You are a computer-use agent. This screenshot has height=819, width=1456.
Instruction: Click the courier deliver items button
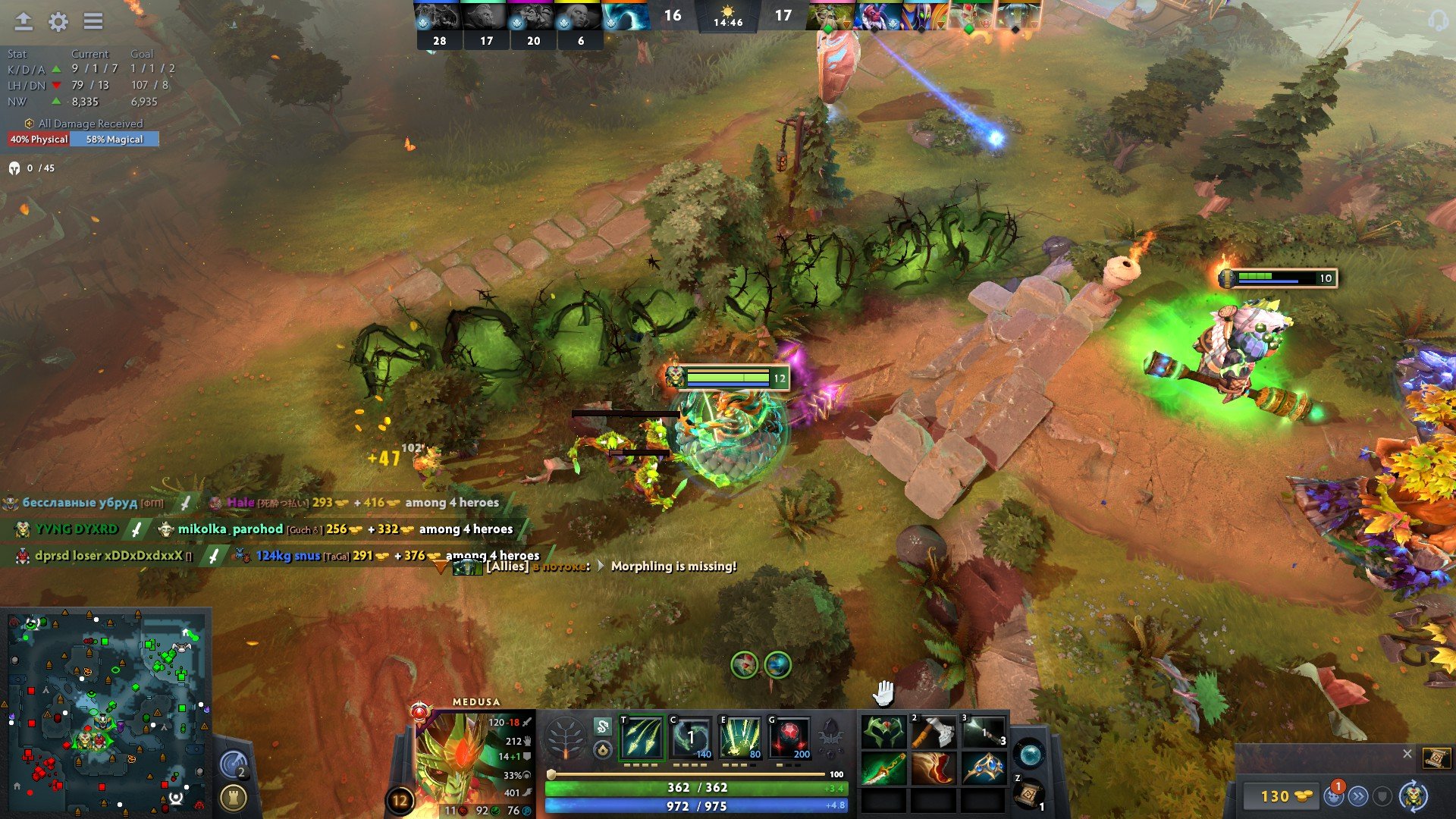(x=1357, y=796)
